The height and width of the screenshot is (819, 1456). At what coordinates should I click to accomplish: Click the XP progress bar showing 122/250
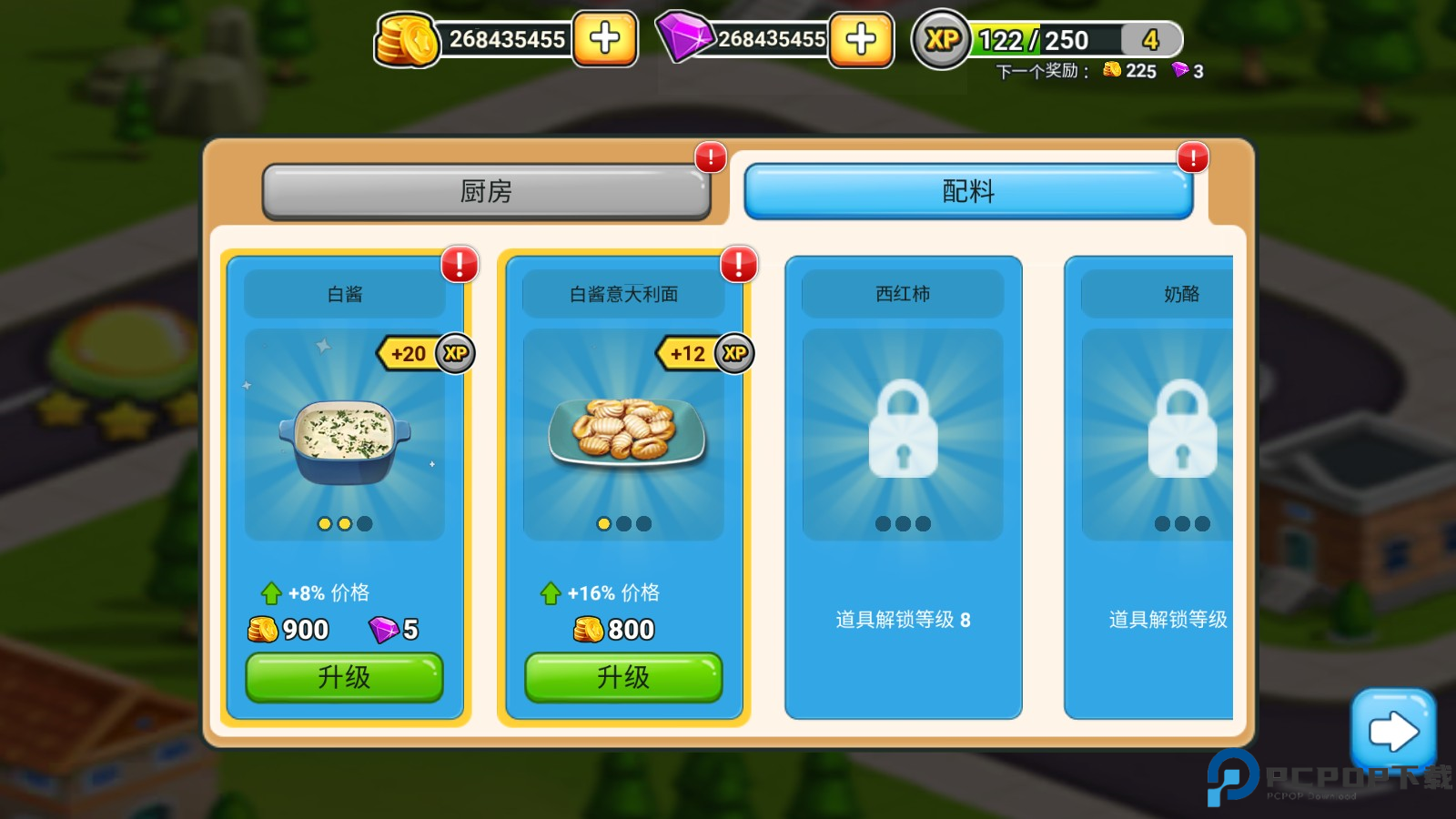click(1046, 39)
